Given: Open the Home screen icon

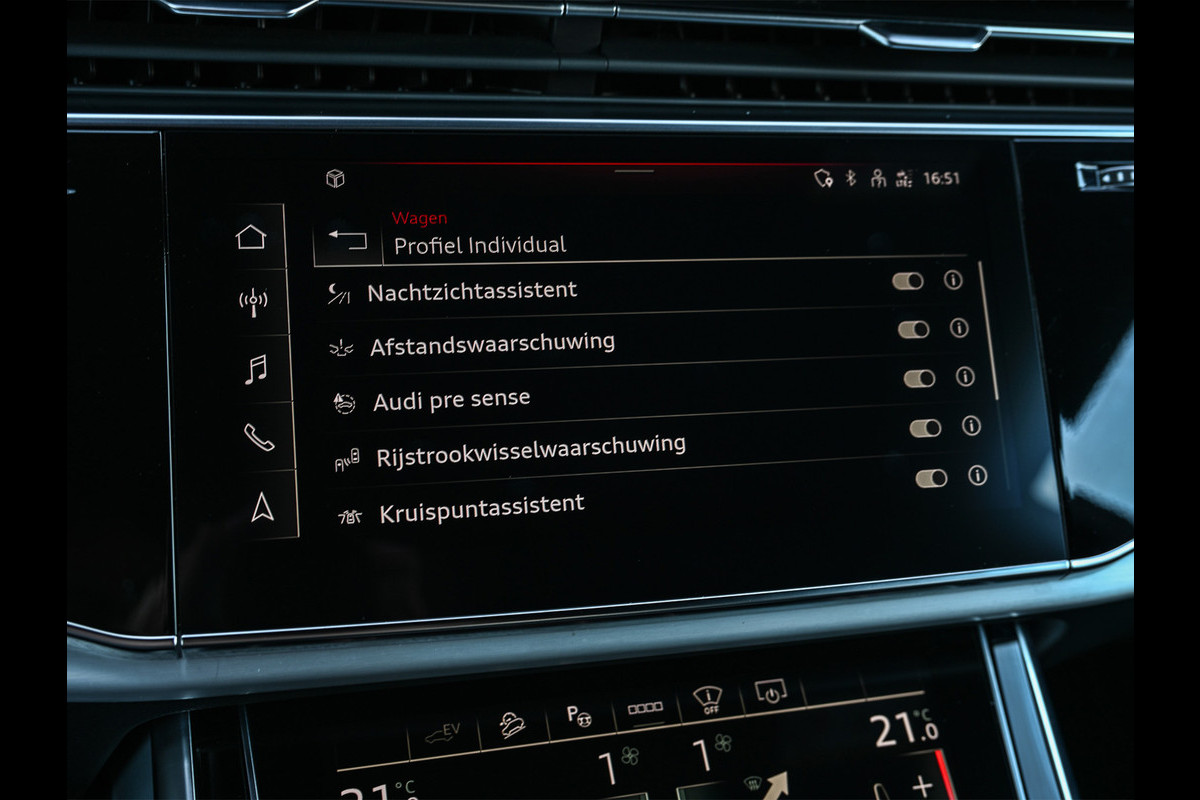Looking at the screenshot, I should [x=251, y=237].
